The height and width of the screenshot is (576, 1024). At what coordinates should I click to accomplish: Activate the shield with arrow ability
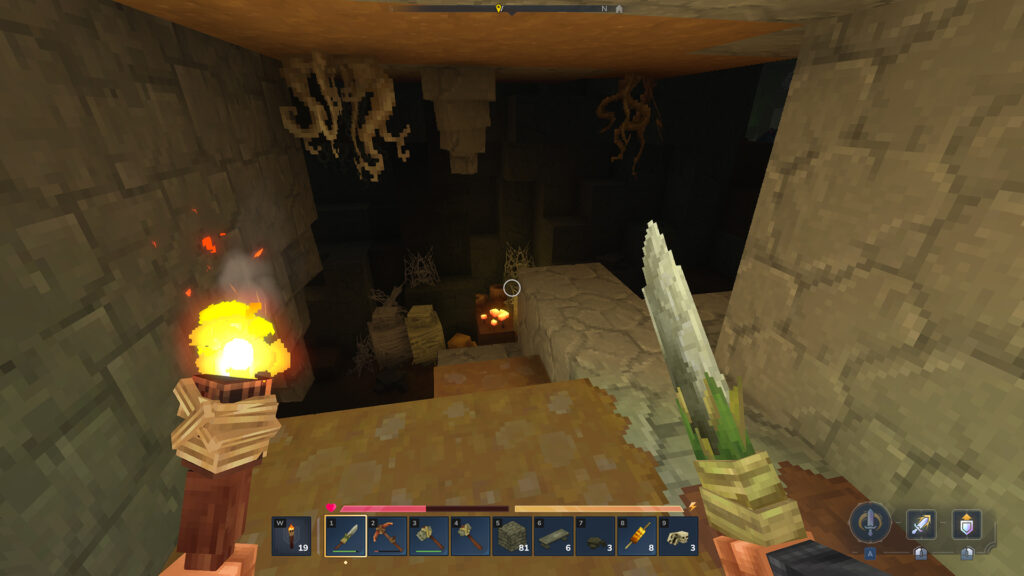967,524
